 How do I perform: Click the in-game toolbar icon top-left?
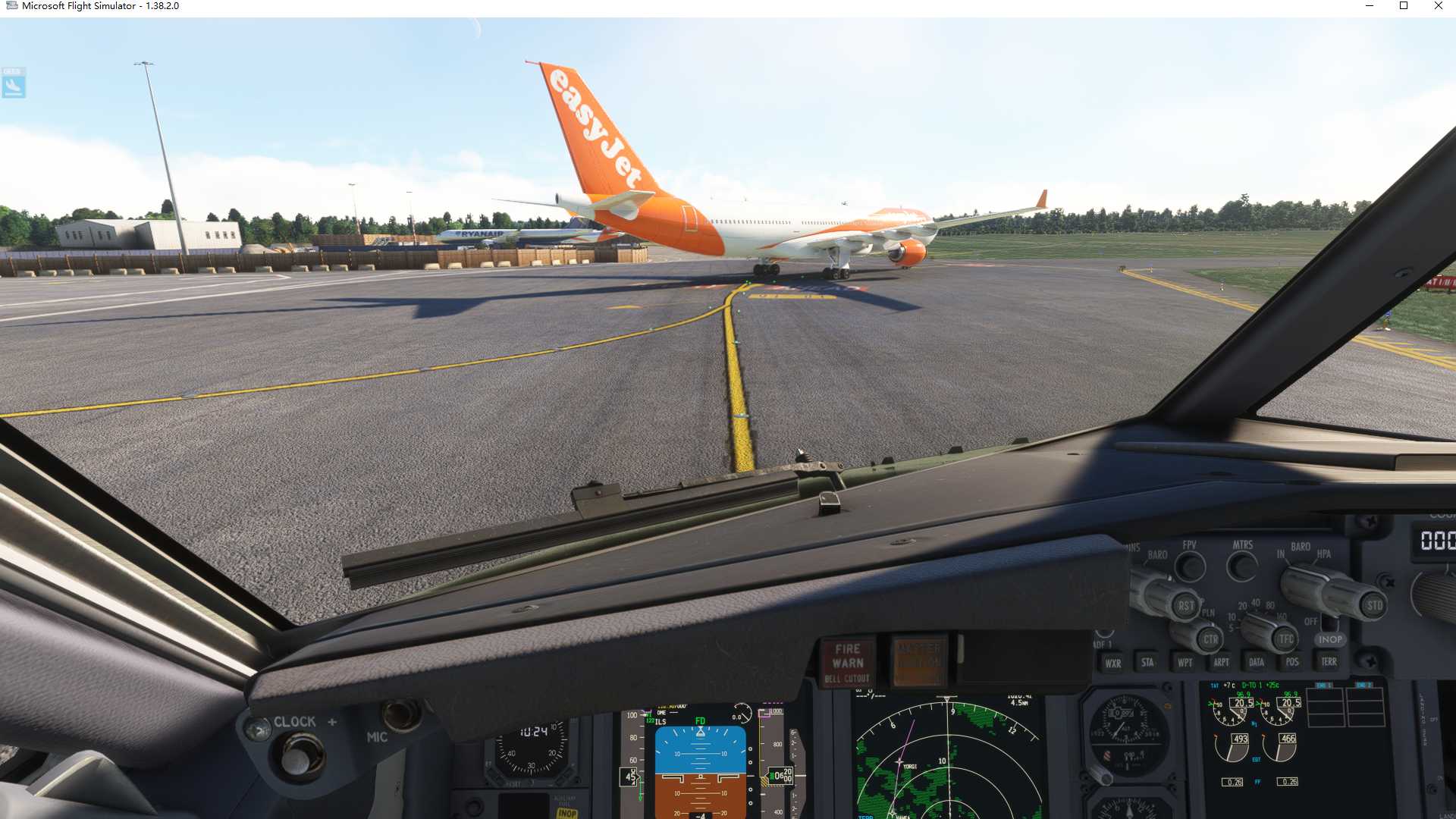tap(13, 83)
